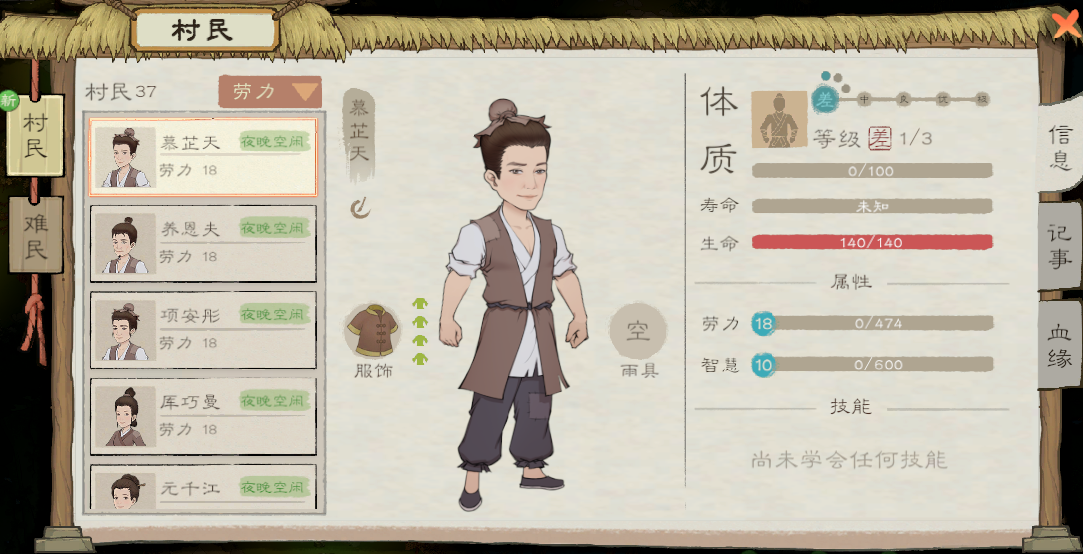Close the villager panel with the X

[x=1066, y=22]
